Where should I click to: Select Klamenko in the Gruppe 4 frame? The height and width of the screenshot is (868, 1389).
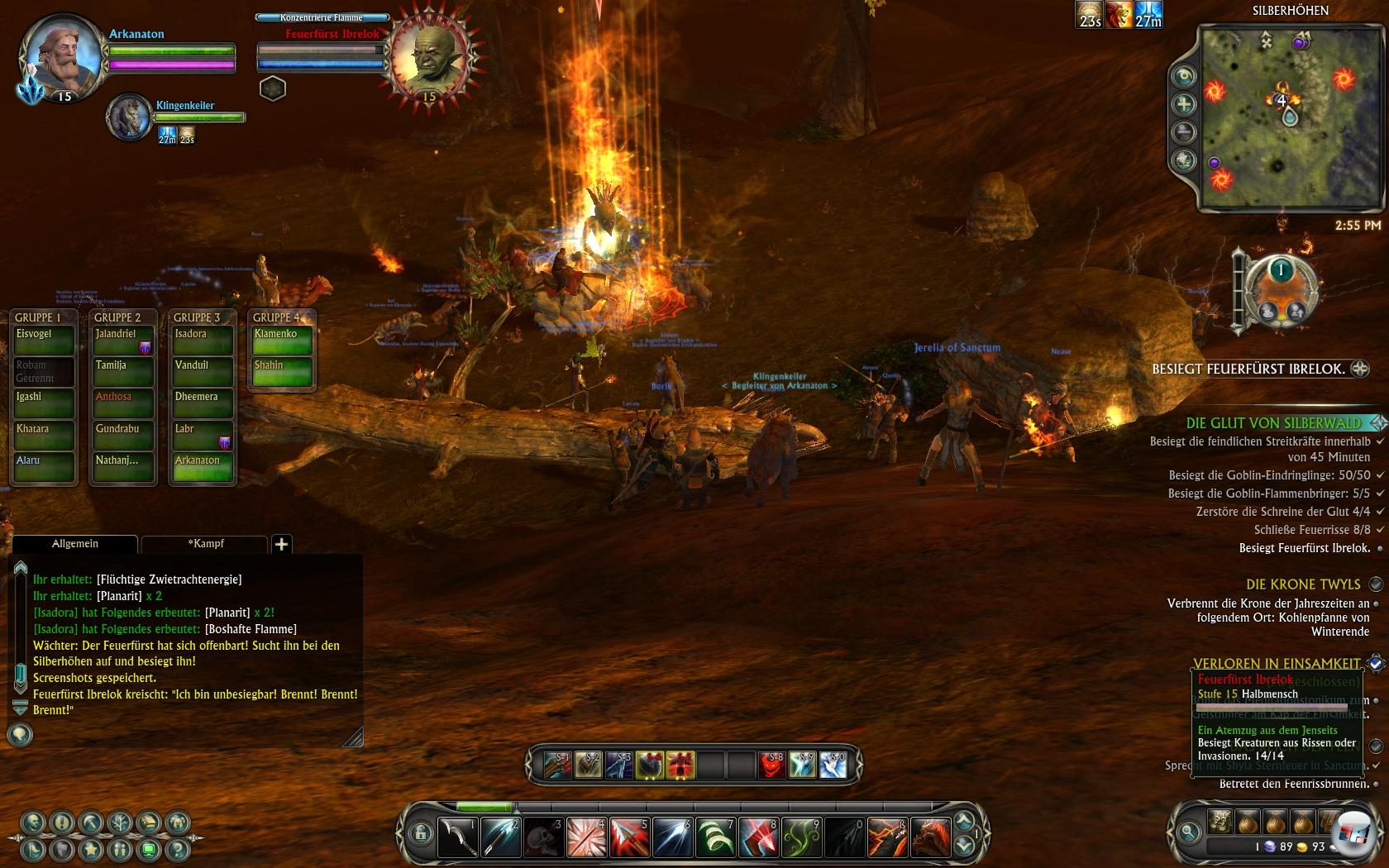[282, 340]
